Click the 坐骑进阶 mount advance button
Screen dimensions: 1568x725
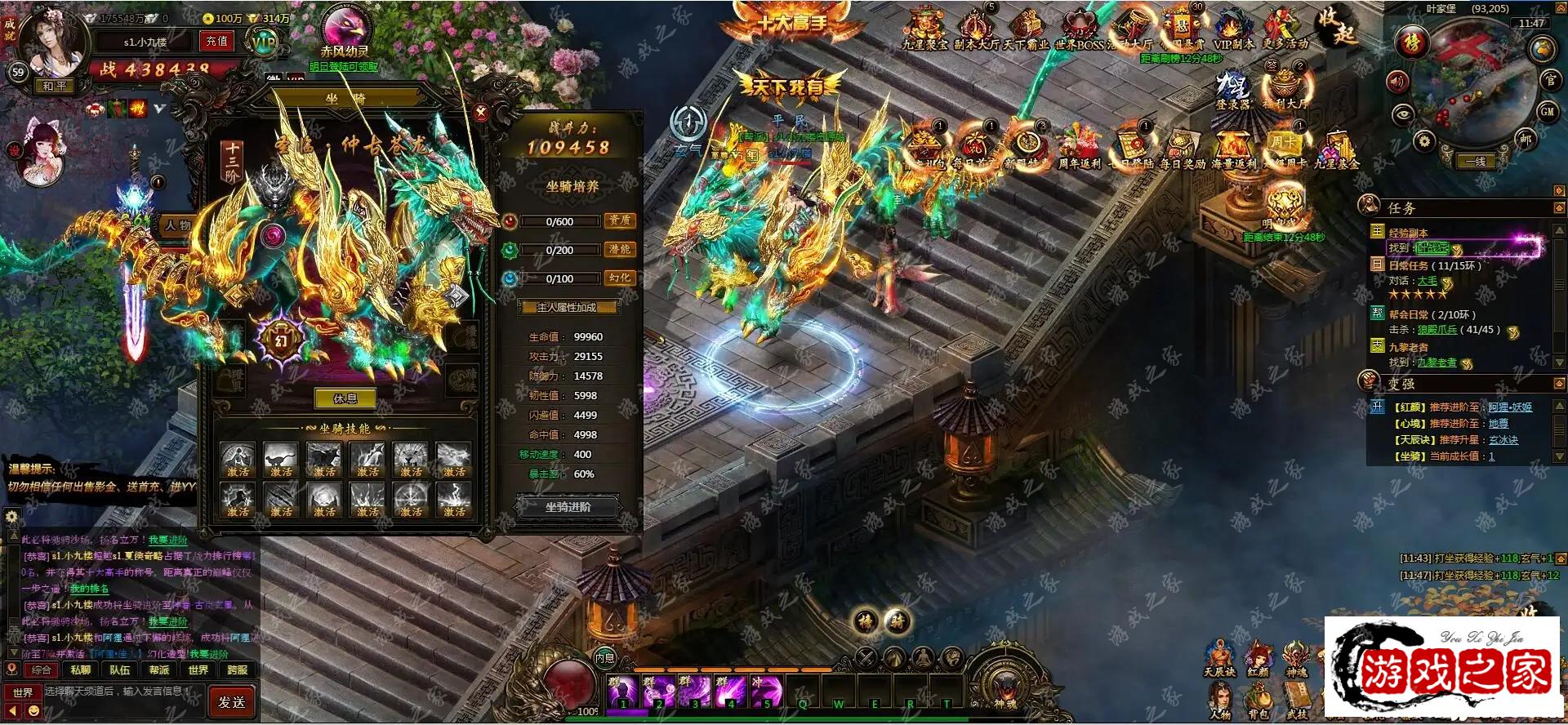pyautogui.click(x=568, y=507)
